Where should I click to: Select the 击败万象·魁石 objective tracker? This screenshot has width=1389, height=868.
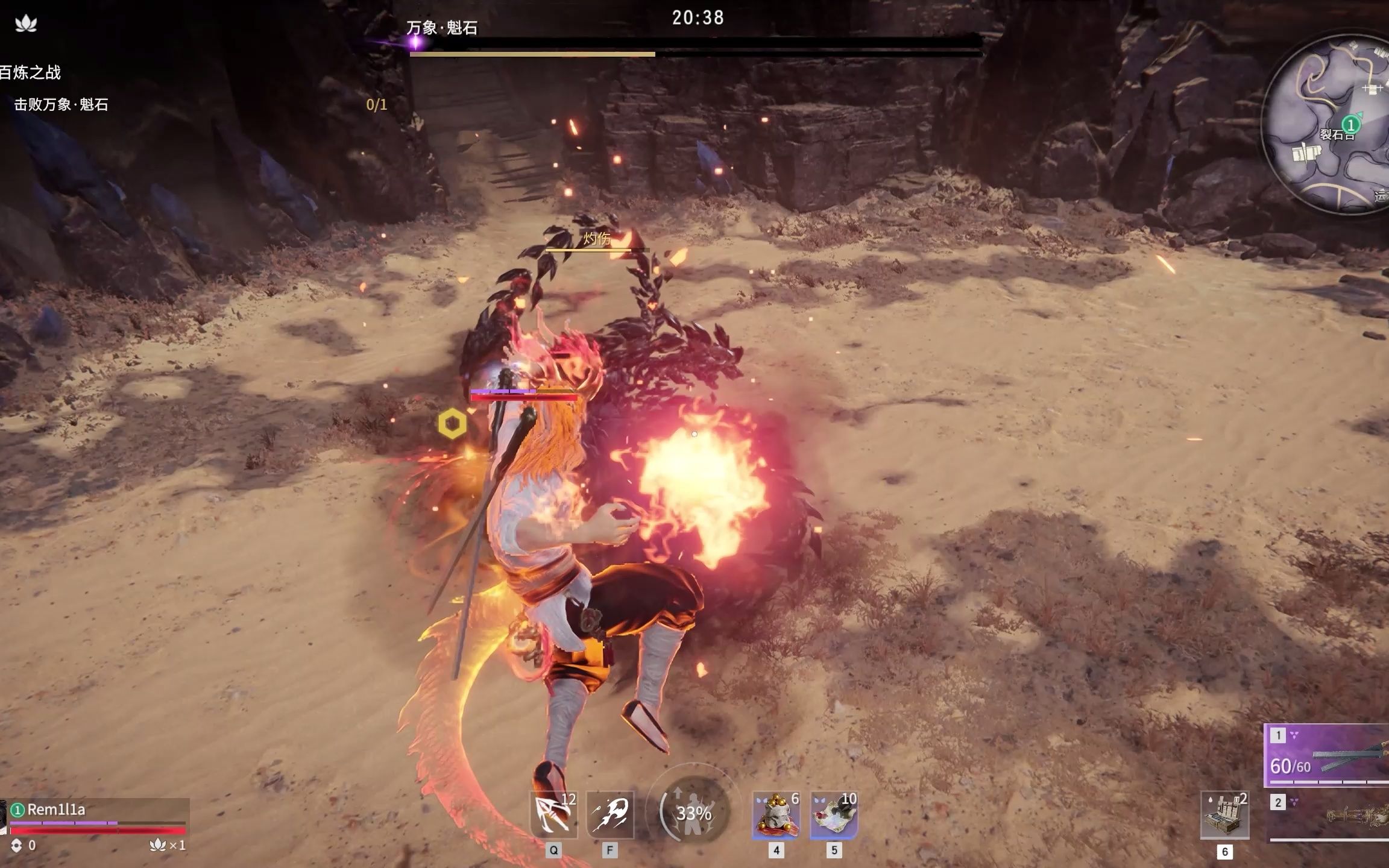(x=61, y=105)
